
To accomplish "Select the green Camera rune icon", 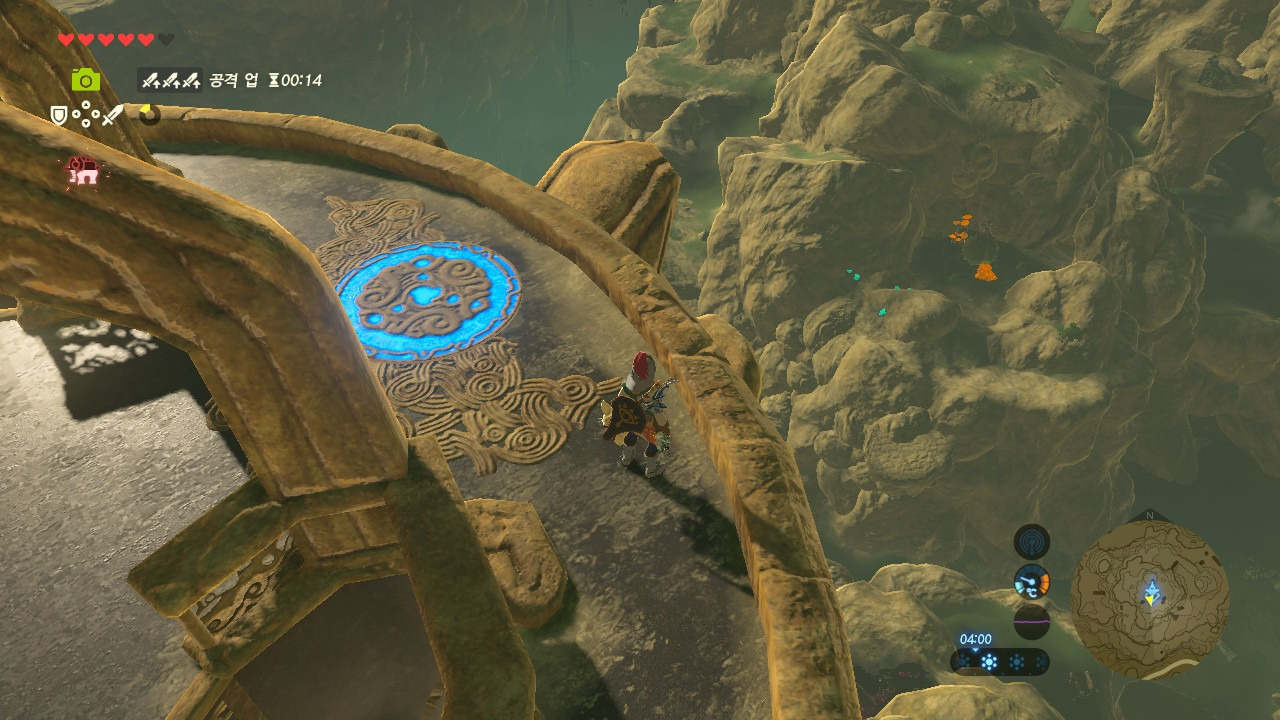I will (86, 80).
